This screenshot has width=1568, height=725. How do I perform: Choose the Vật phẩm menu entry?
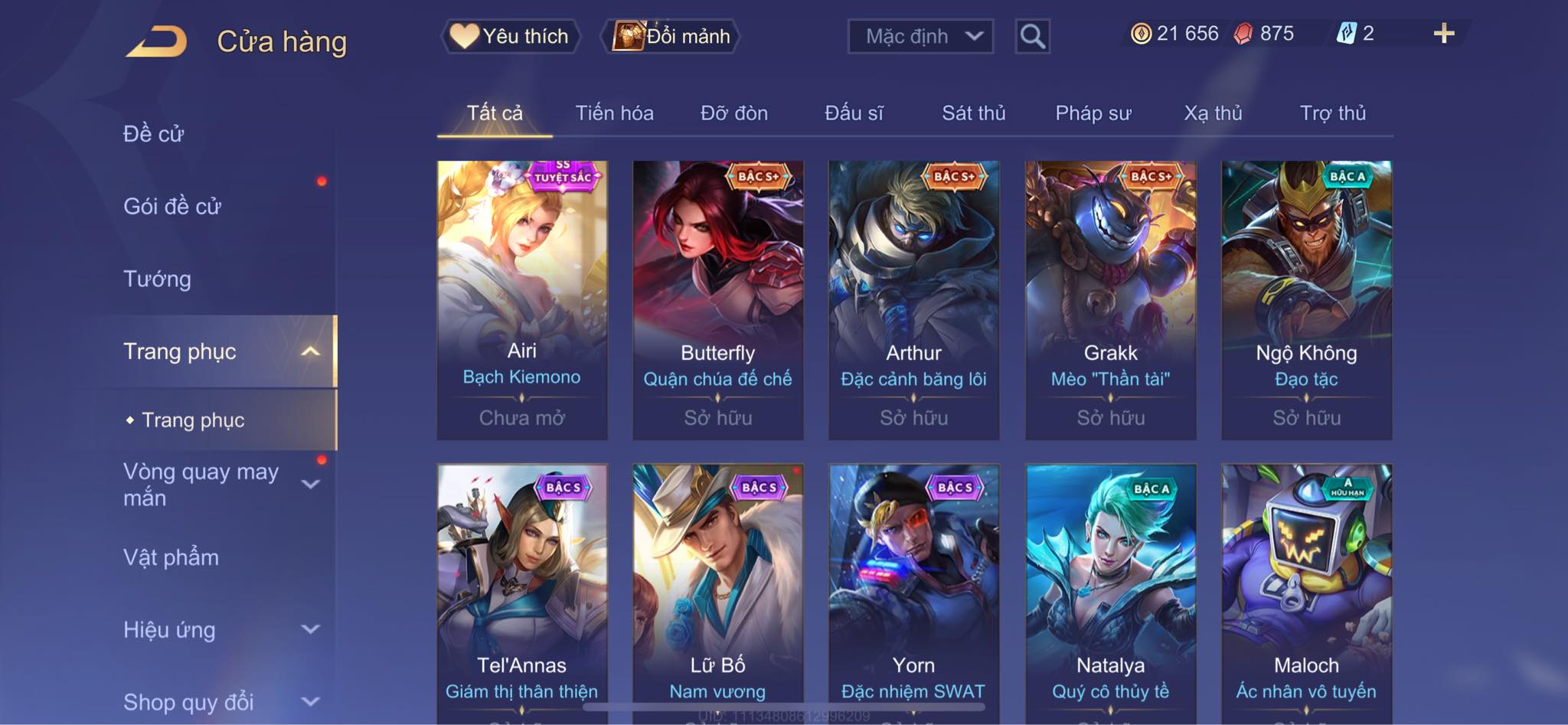click(171, 557)
